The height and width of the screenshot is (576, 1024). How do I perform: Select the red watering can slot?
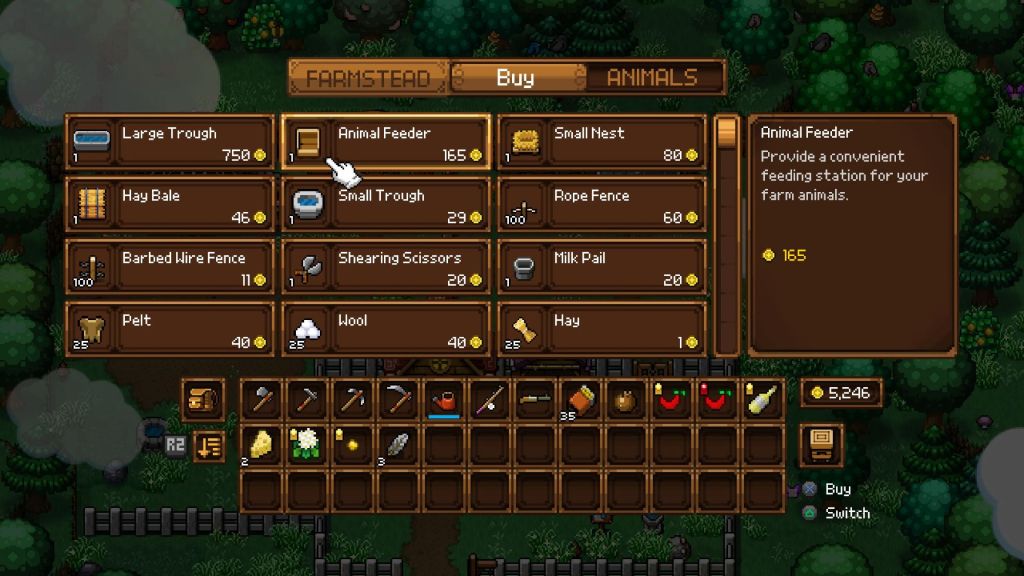[x=443, y=400]
